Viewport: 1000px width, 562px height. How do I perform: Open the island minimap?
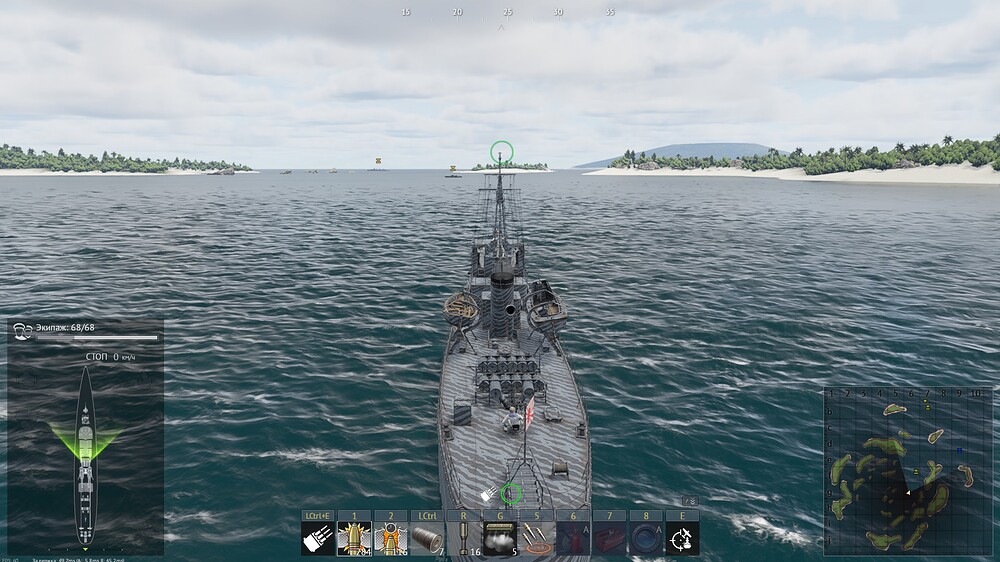point(908,470)
